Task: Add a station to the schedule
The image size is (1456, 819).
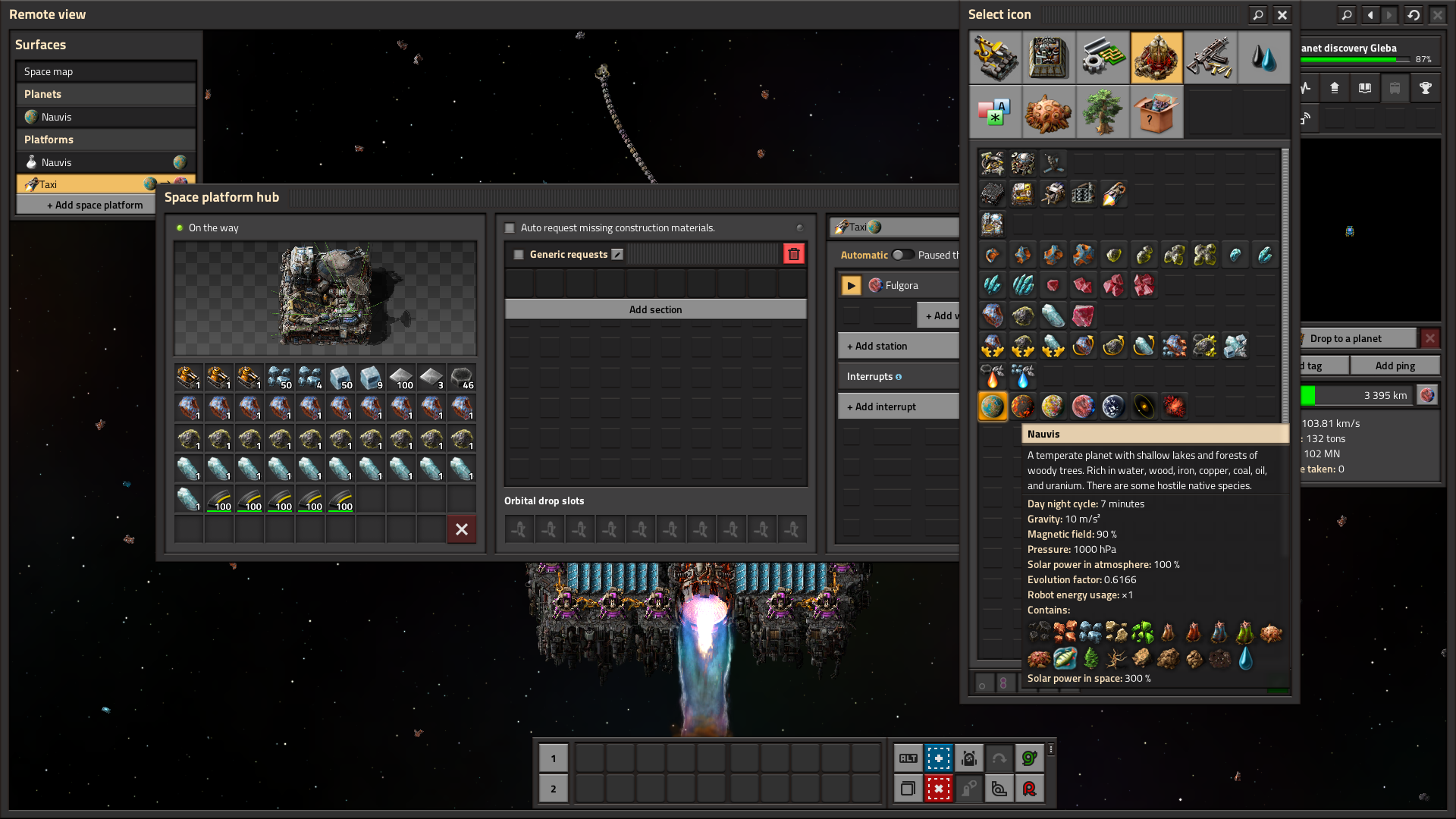Action: (898, 346)
